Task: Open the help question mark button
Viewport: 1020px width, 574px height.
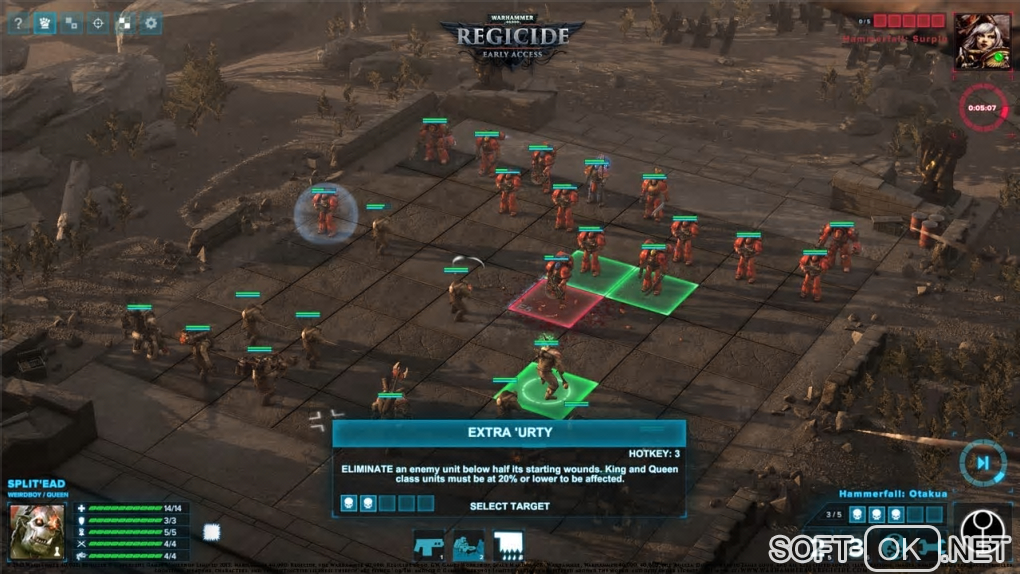Action: pyautogui.click(x=17, y=23)
